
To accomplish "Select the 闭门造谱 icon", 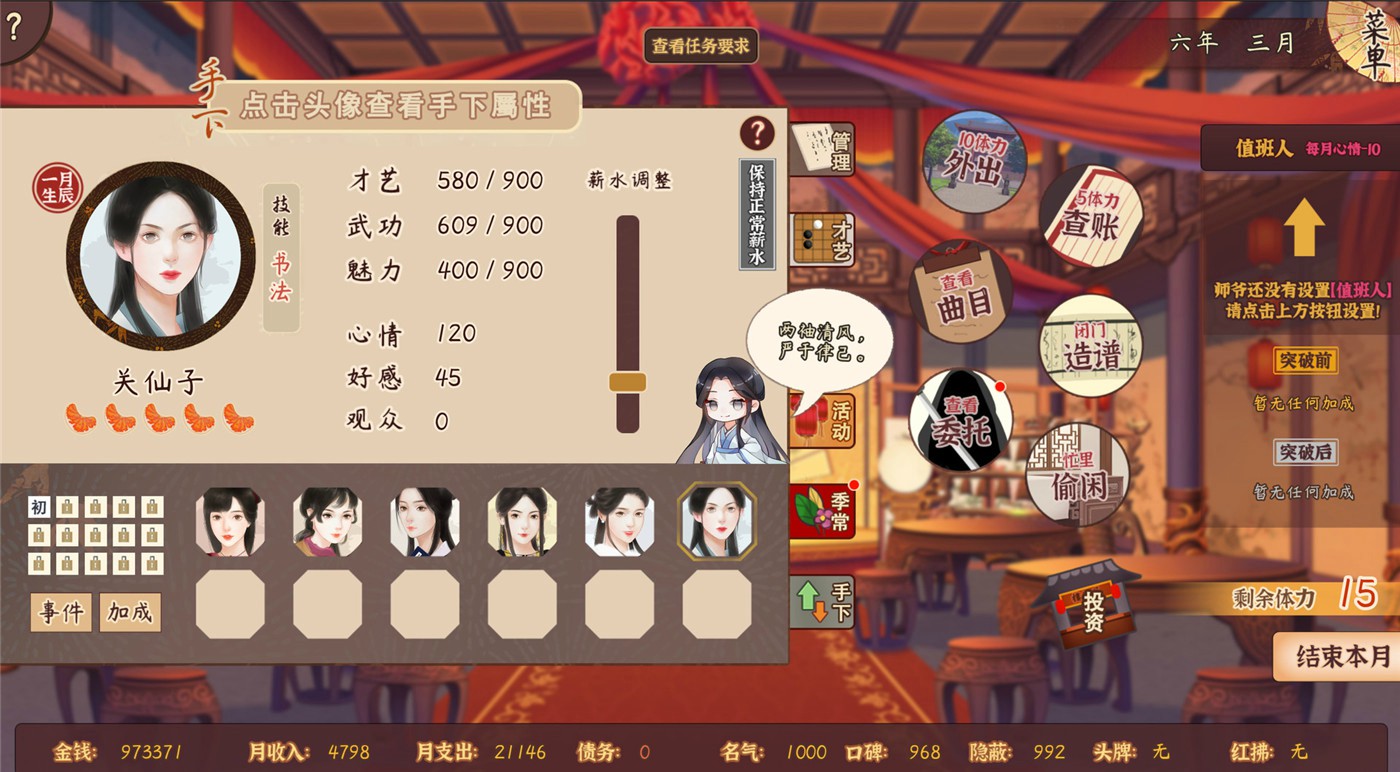I will tap(1090, 342).
